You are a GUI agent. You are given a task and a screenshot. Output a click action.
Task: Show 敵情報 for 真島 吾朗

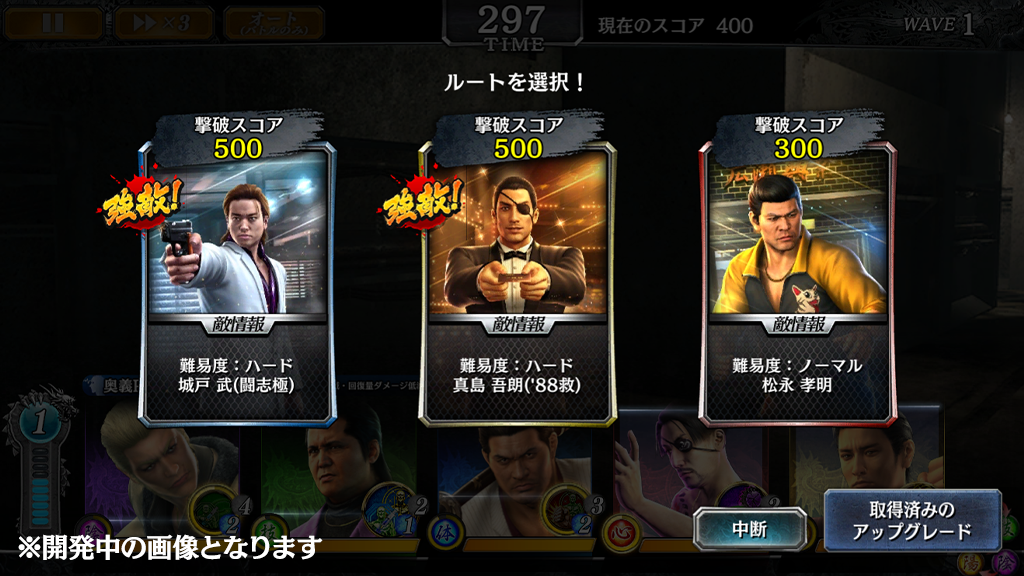[519, 324]
